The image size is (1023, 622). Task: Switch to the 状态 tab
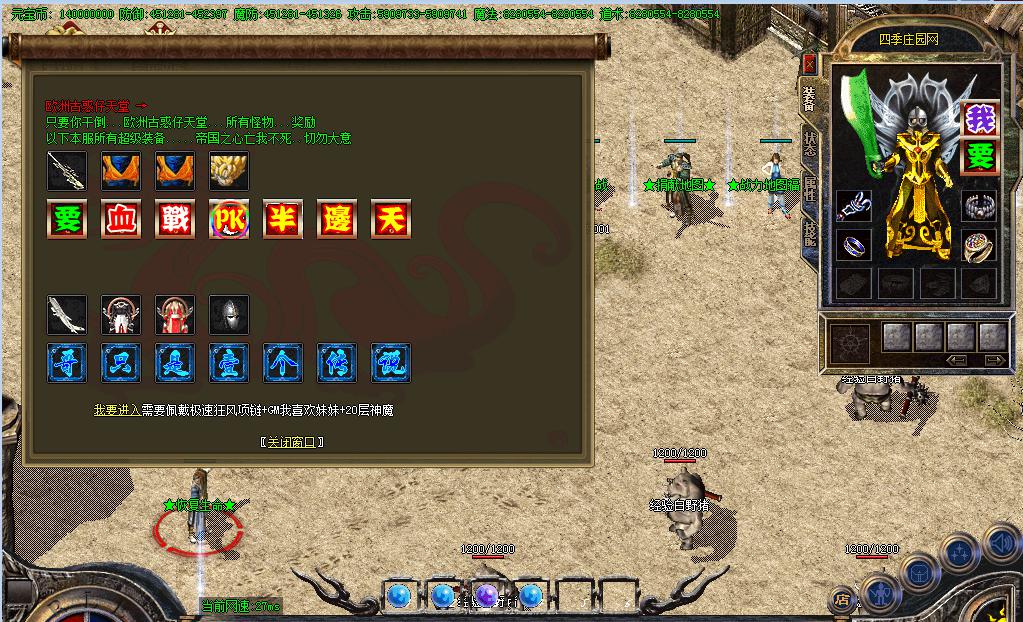[809, 145]
